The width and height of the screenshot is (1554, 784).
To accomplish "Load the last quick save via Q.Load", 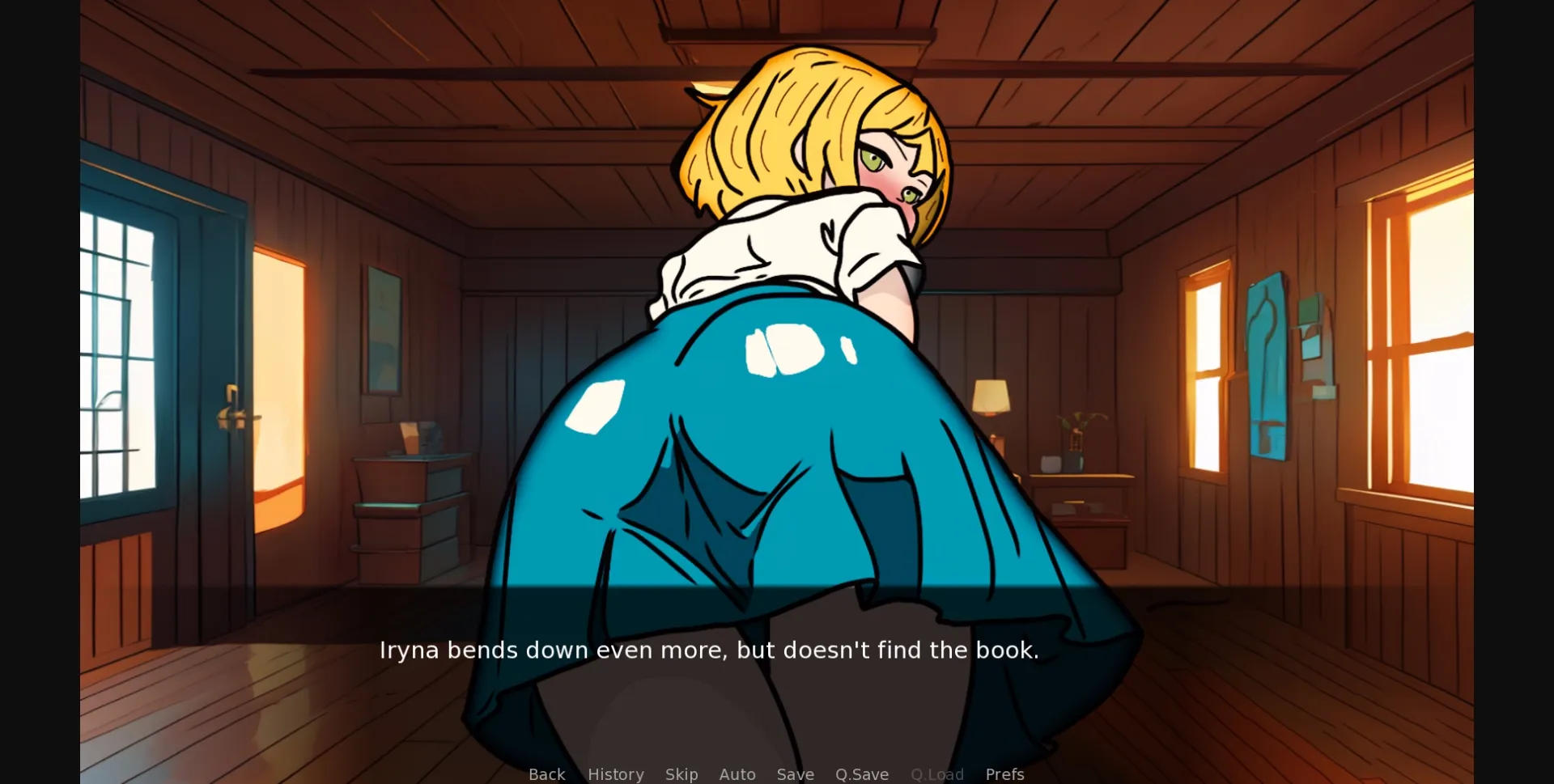I will tap(937, 774).
